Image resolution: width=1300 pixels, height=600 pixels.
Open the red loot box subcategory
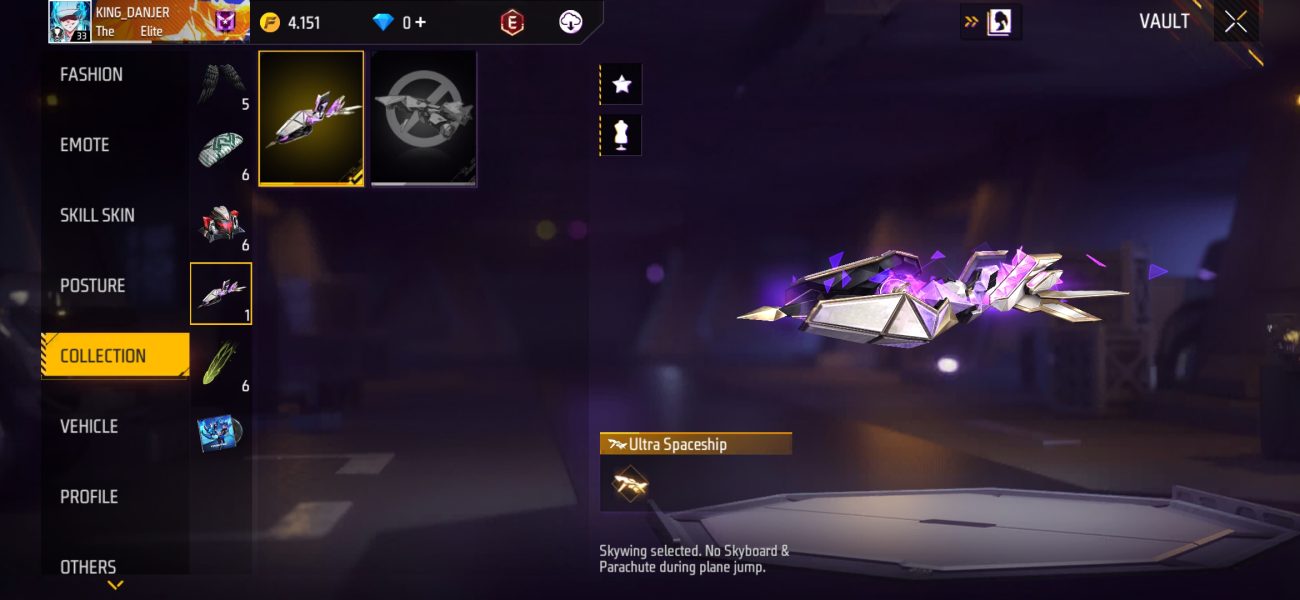click(x=220, y=224)
